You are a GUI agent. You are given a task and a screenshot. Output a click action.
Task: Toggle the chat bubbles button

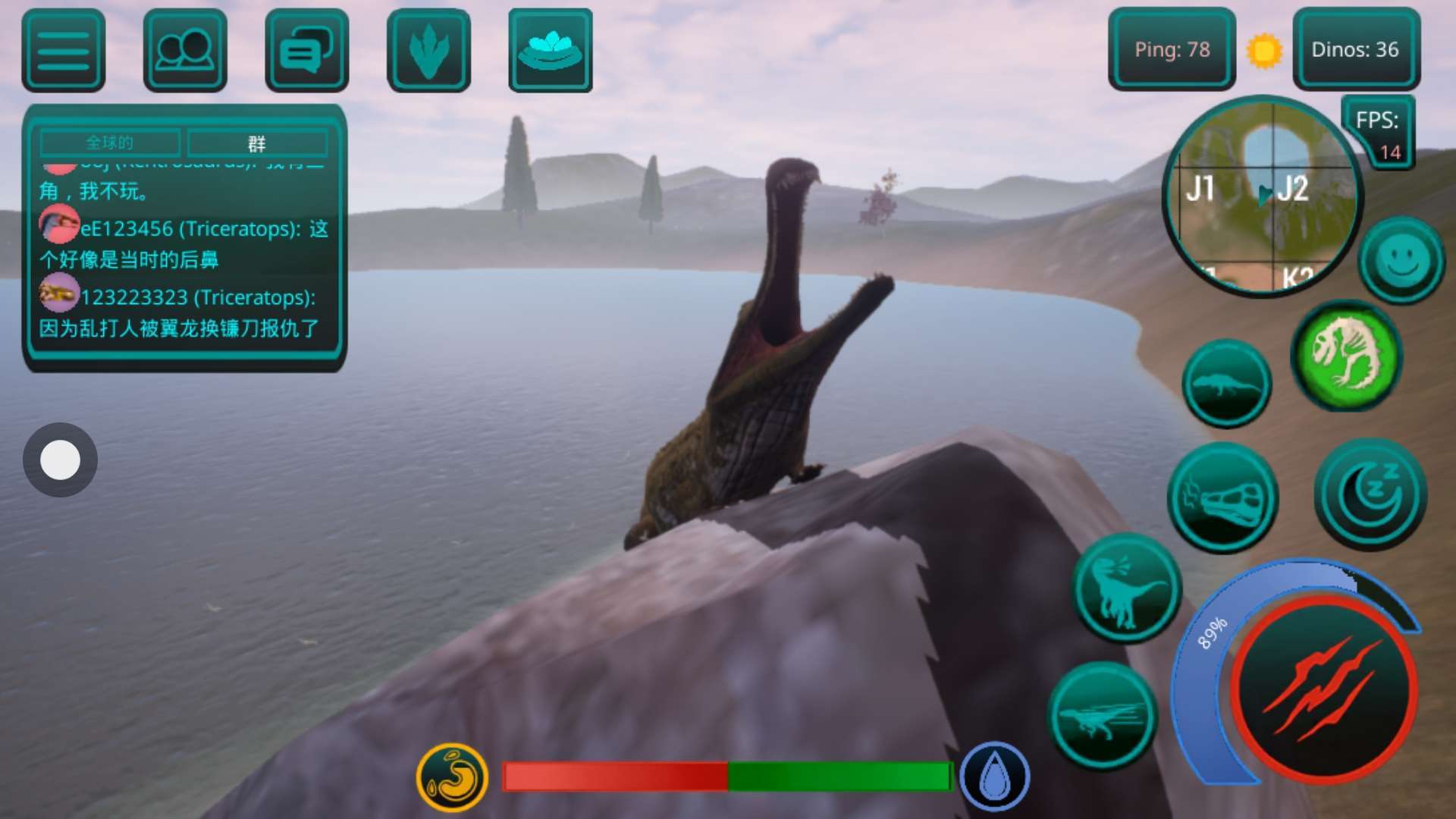pos(306,50)
